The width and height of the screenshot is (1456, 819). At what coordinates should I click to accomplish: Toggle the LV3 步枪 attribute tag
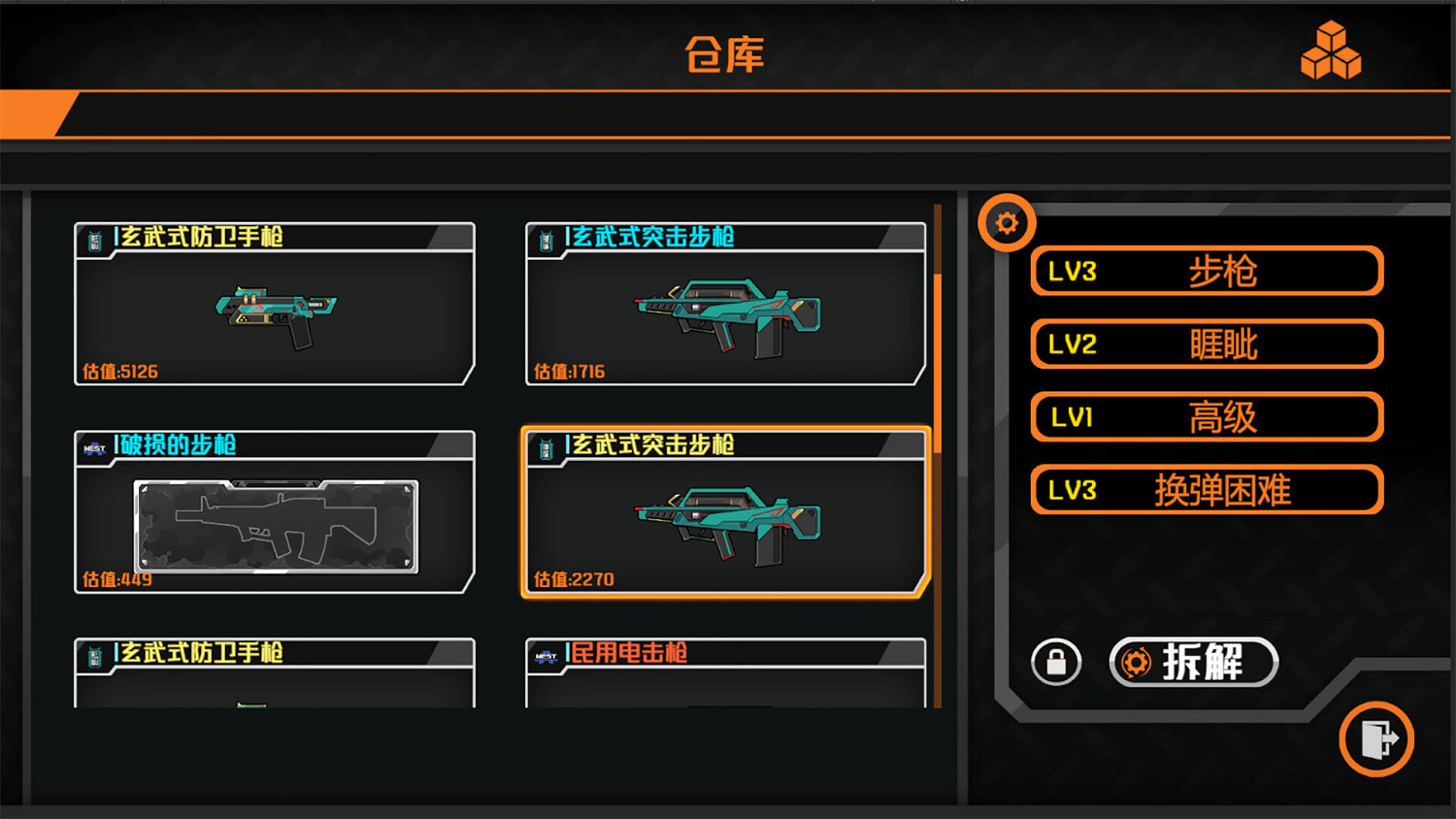(x=1206, y=272)
